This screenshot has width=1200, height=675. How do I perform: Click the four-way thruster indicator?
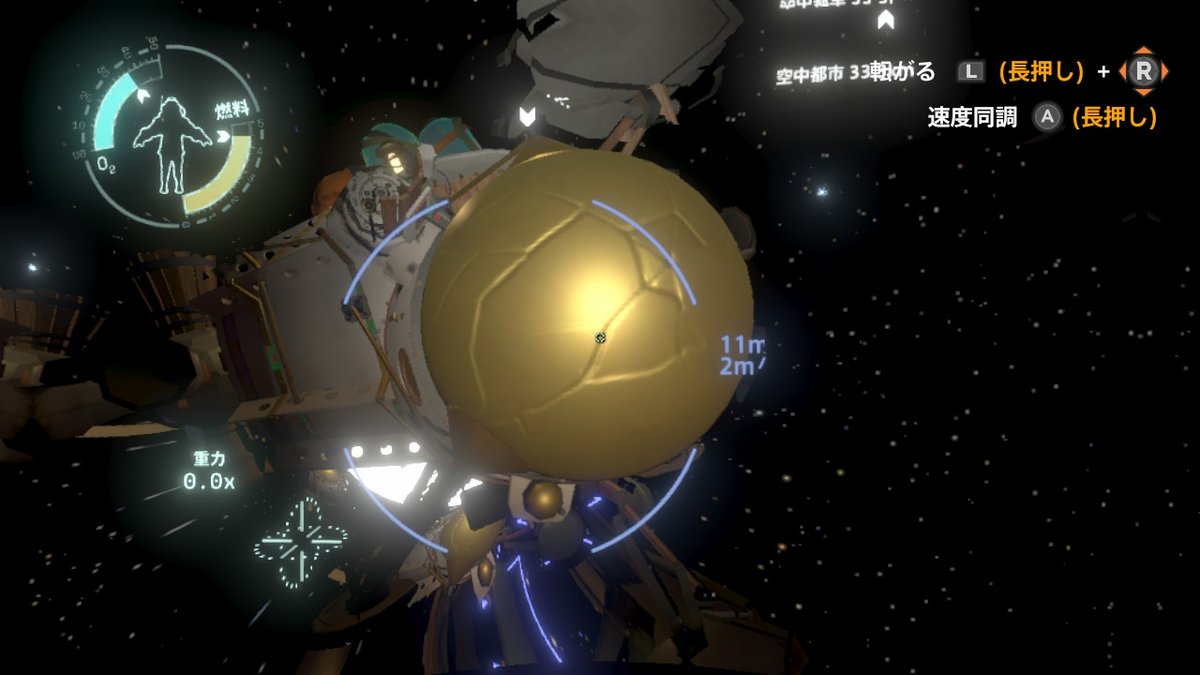coord(301,543)
